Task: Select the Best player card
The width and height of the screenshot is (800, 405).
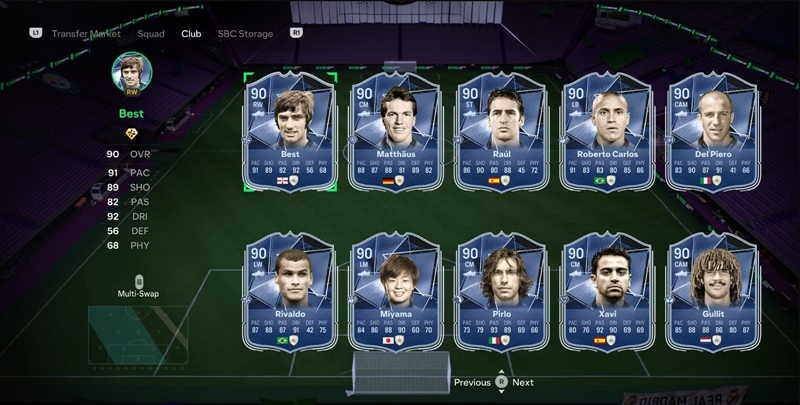Action: coord(290,132)
